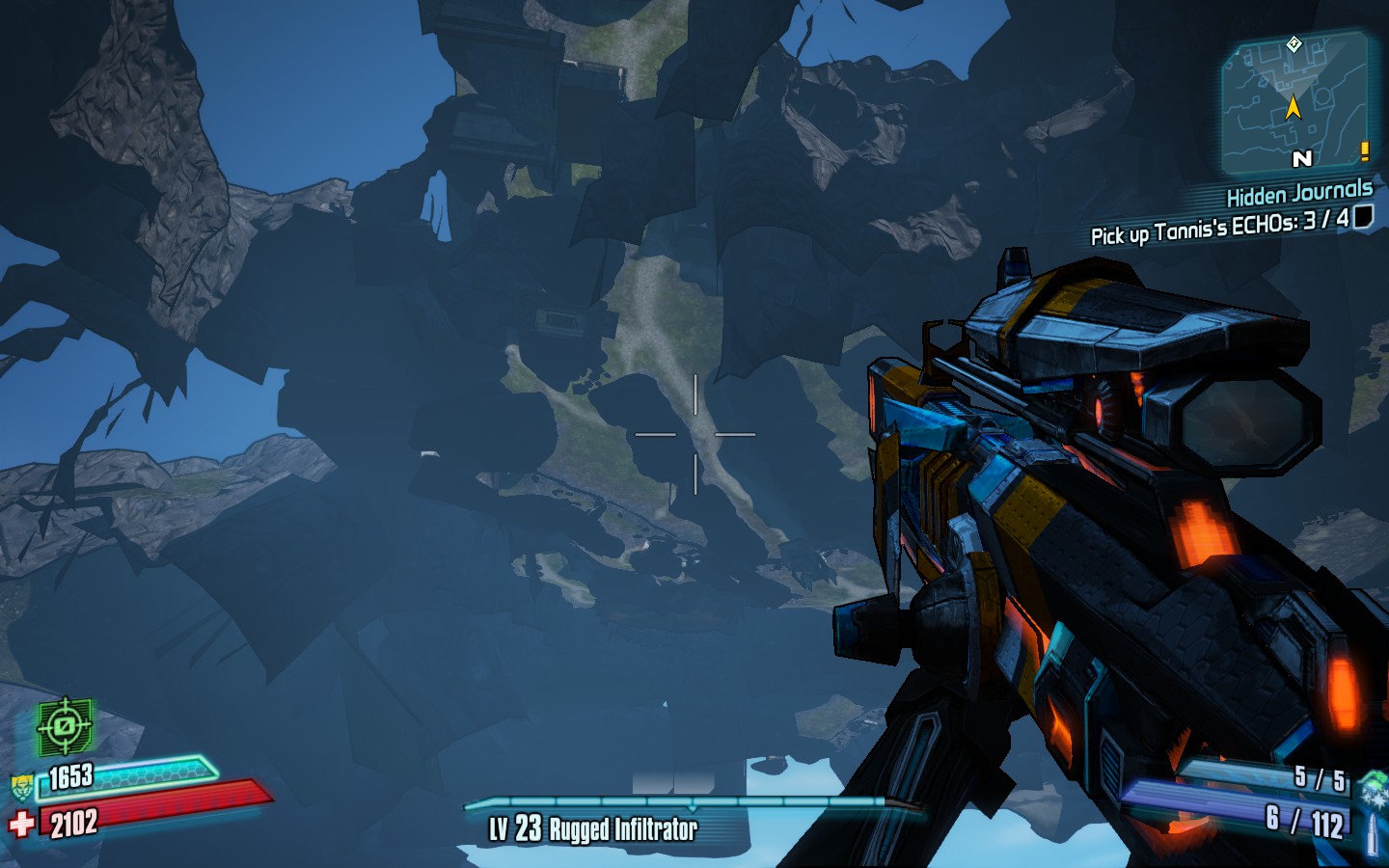
Task: Toggle the Tannis's ECHOs objective checkbox
Action: pyautogui.click(x=1363, y=217)
